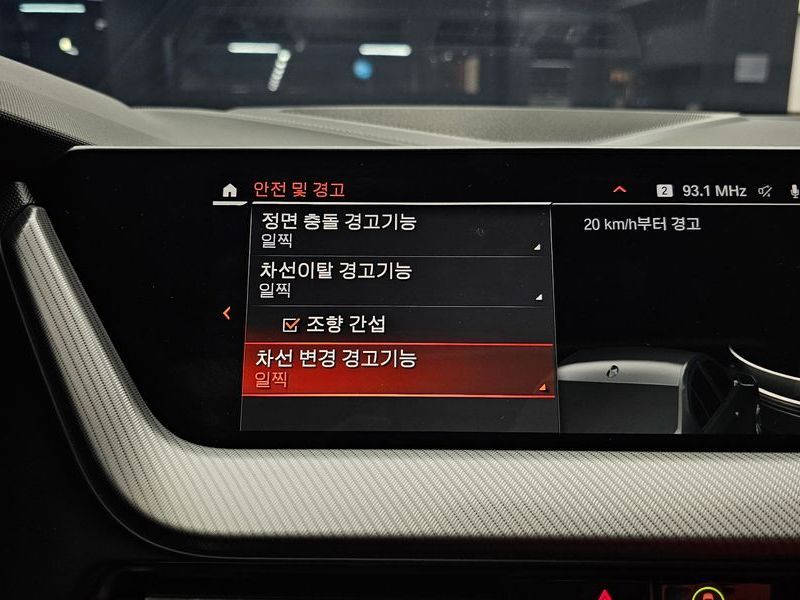800x600 pixels.
Task: Click the muted speaker status icon
Action: (766, 191)
